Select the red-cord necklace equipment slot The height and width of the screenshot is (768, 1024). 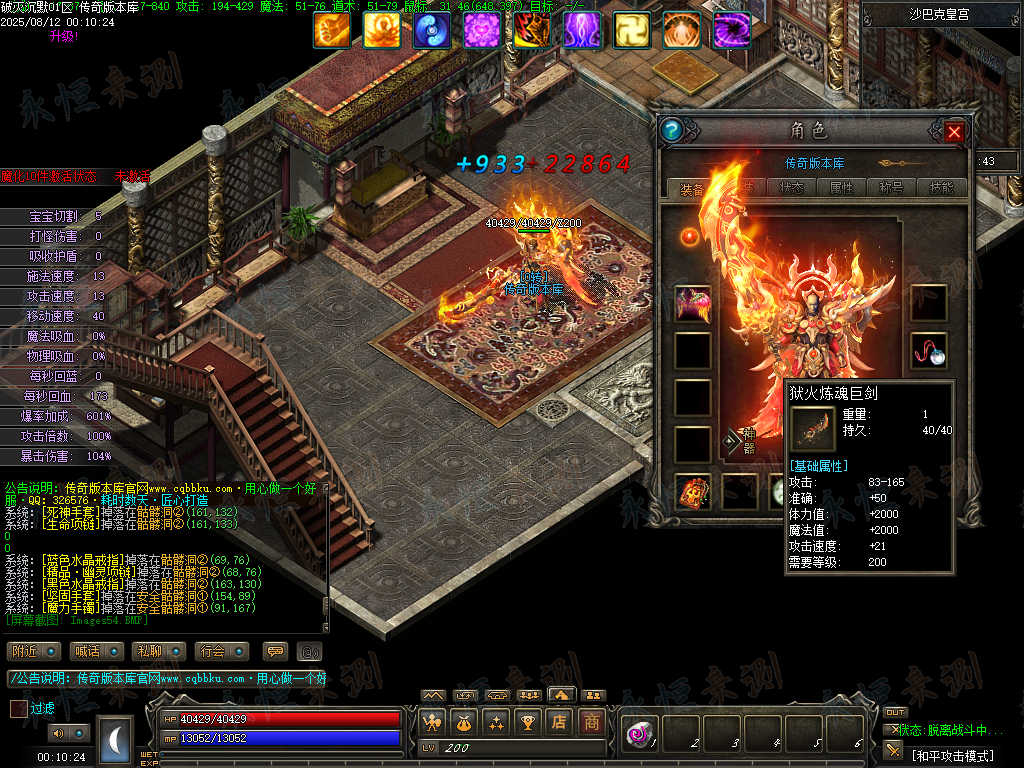pos(929,350)
